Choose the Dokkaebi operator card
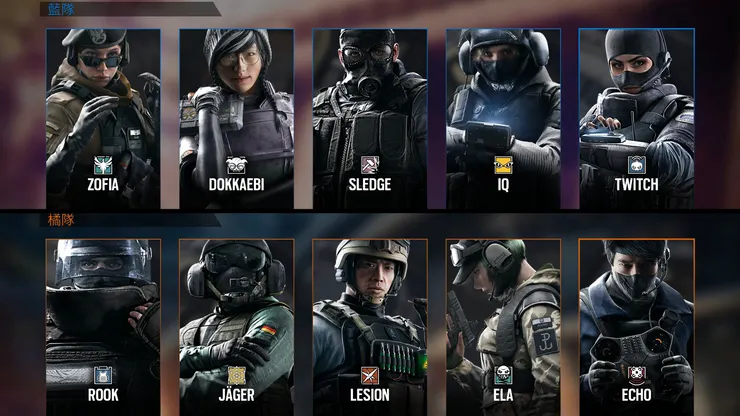Viewport: 740px width, 416px height. pyautogui.click(x=237, y=118)
